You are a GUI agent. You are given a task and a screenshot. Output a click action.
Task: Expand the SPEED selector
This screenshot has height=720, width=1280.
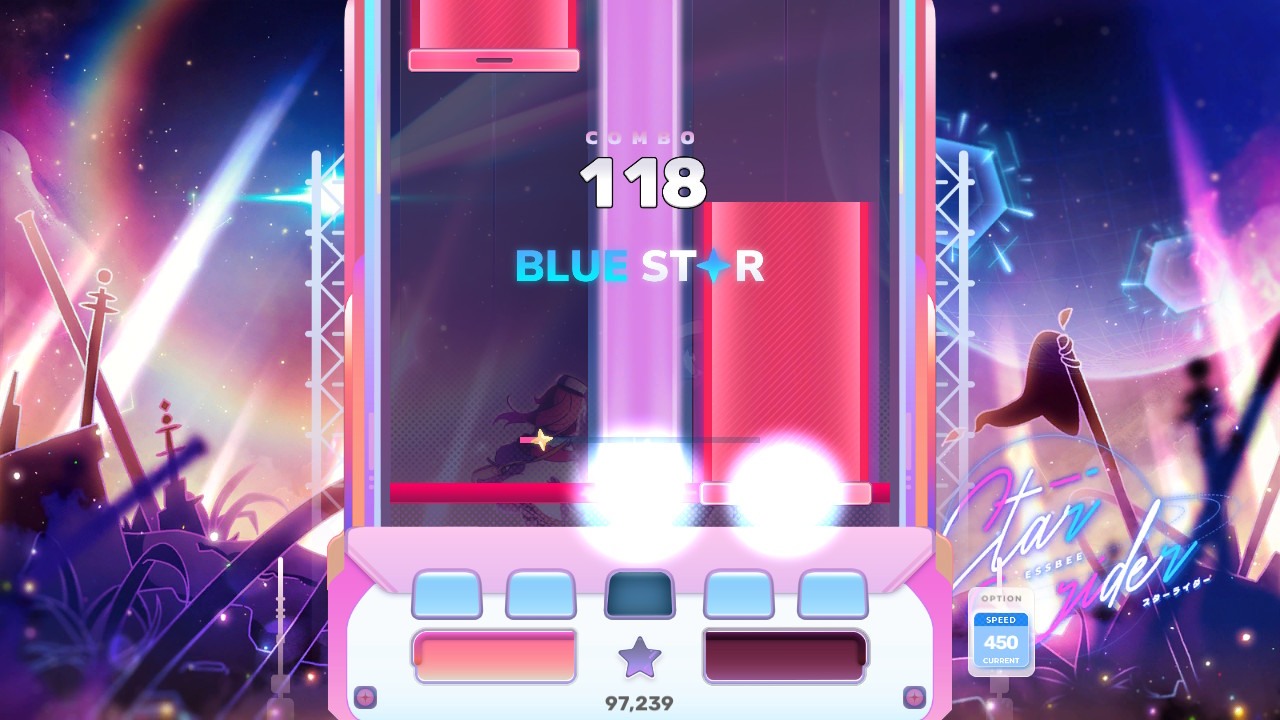pos(1001,622)
